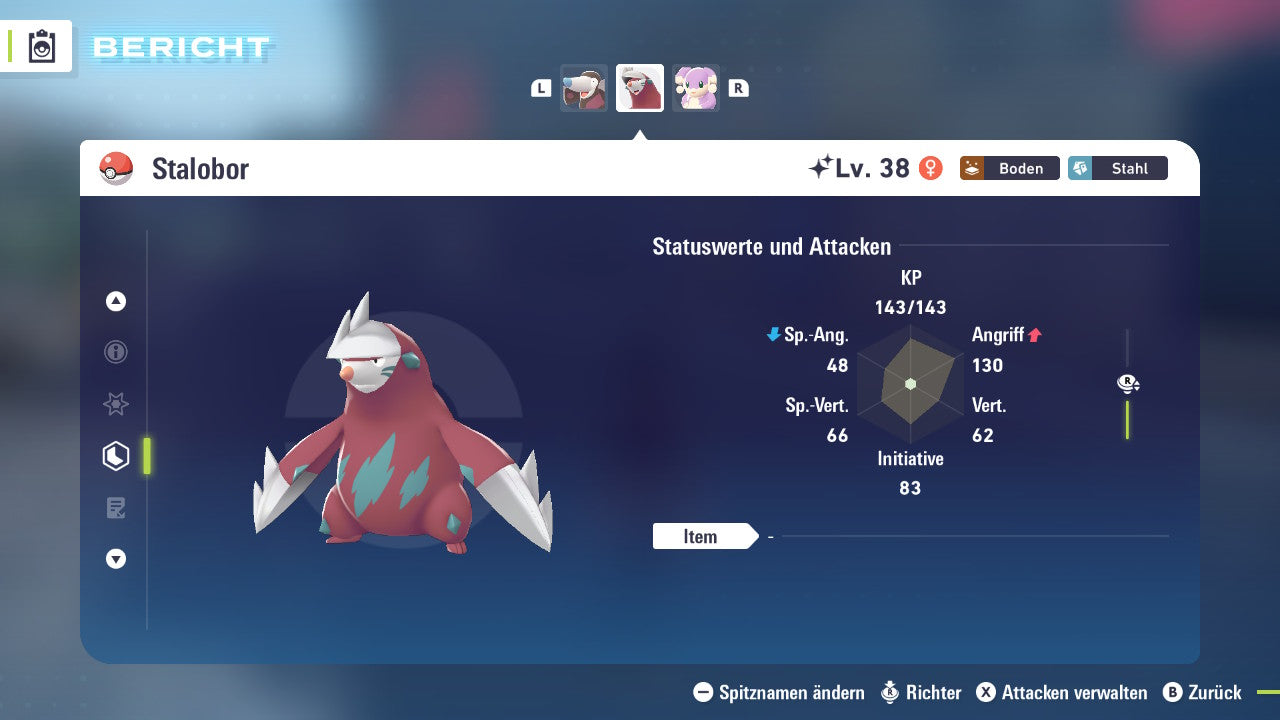The width and height of the screenshot is (1280, 720).
Task: Click the shiny sparkle icon next to Lv. 38
Action: [821, 166]
